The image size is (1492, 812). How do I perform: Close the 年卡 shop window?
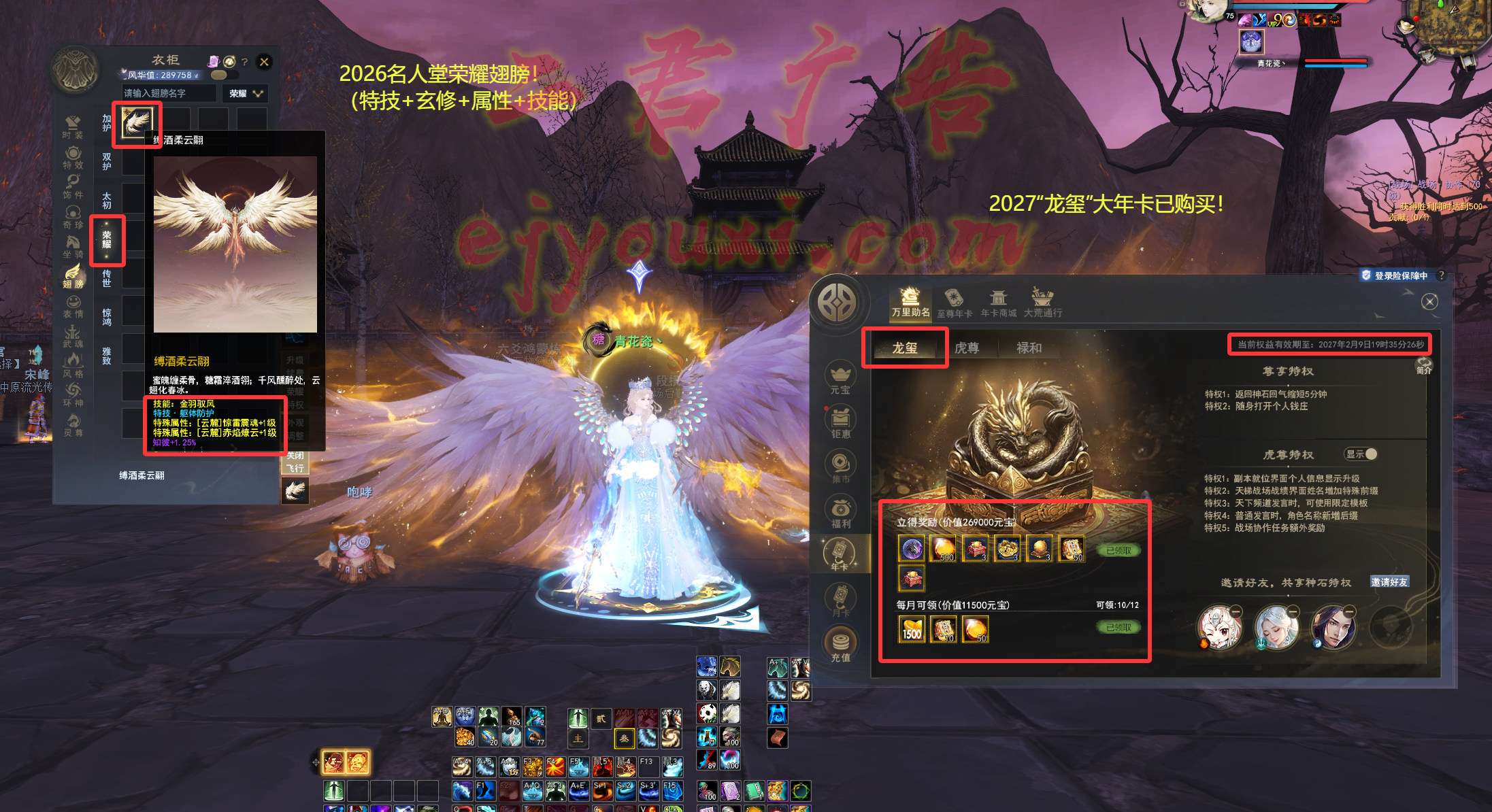click(1429, 301)
